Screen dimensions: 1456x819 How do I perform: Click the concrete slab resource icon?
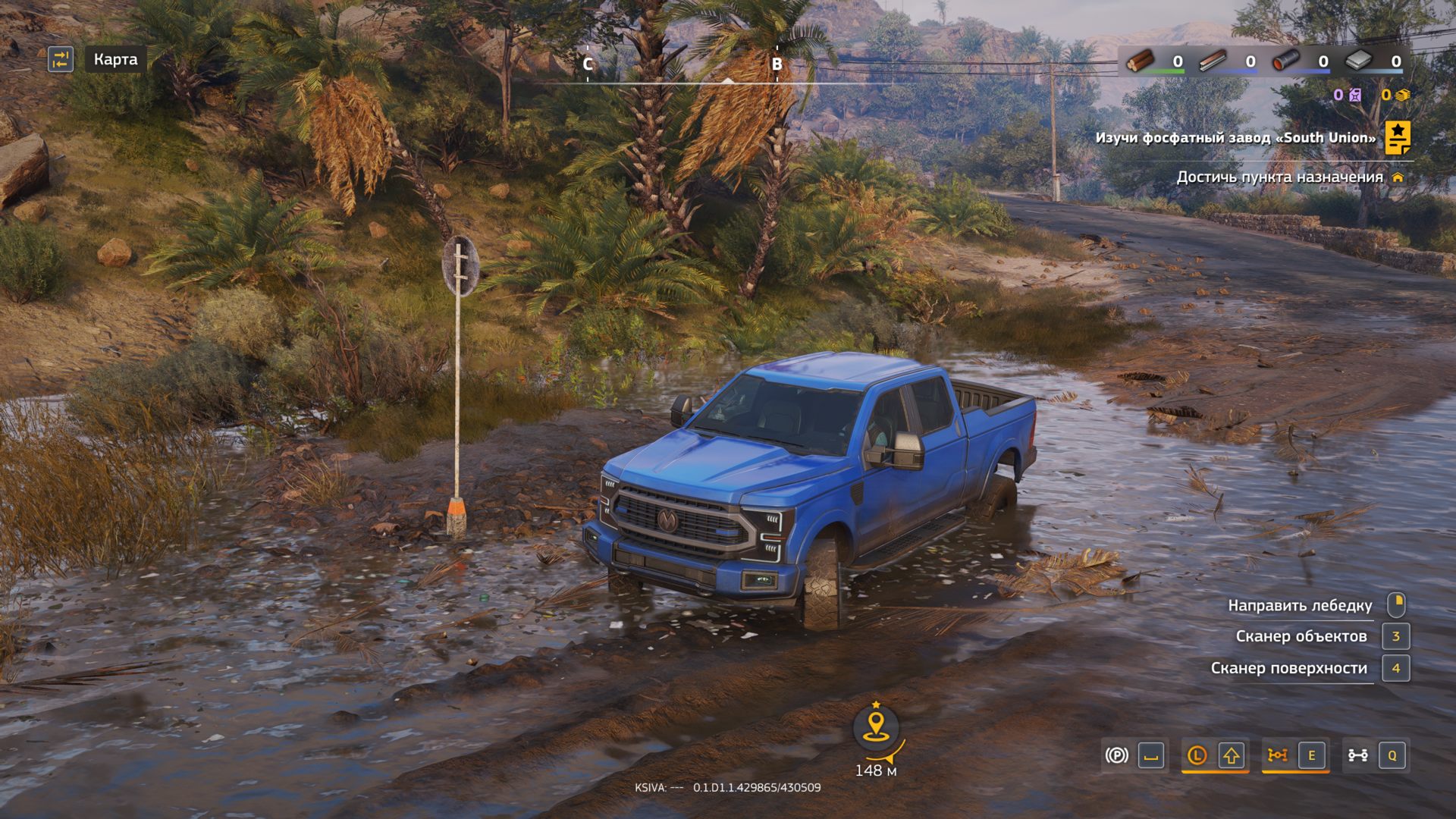(x=1358, y=61)
